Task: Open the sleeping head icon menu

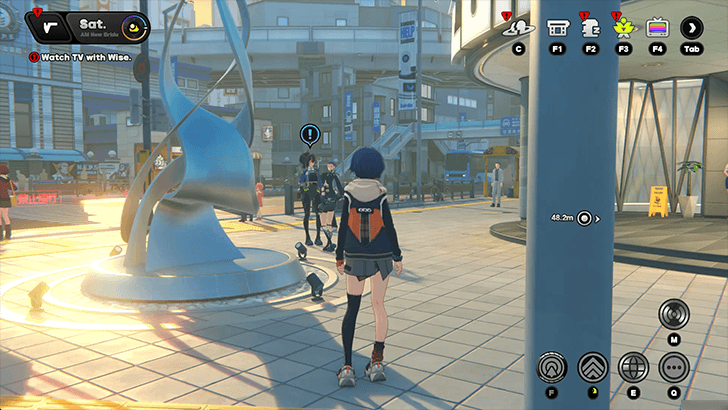Action: (x=590, y=28)
